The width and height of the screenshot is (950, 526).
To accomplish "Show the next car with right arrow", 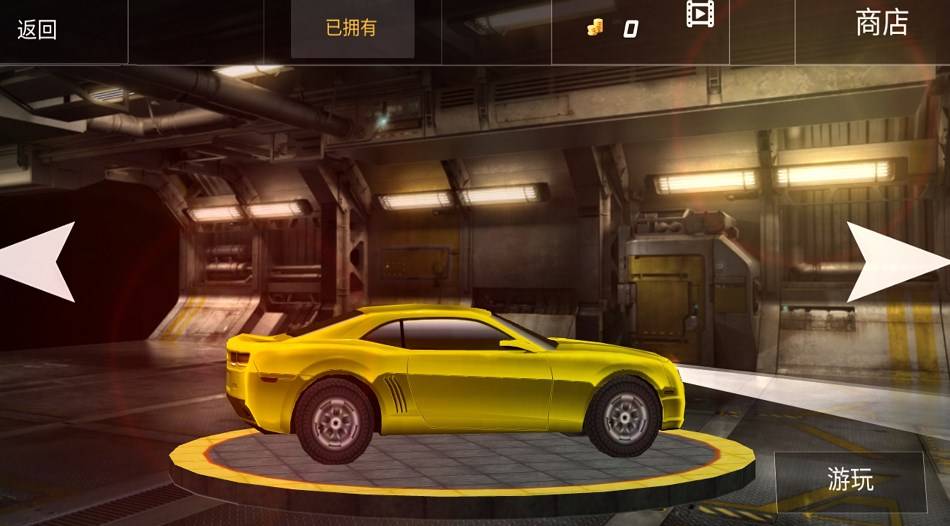I will pos(893,261).
